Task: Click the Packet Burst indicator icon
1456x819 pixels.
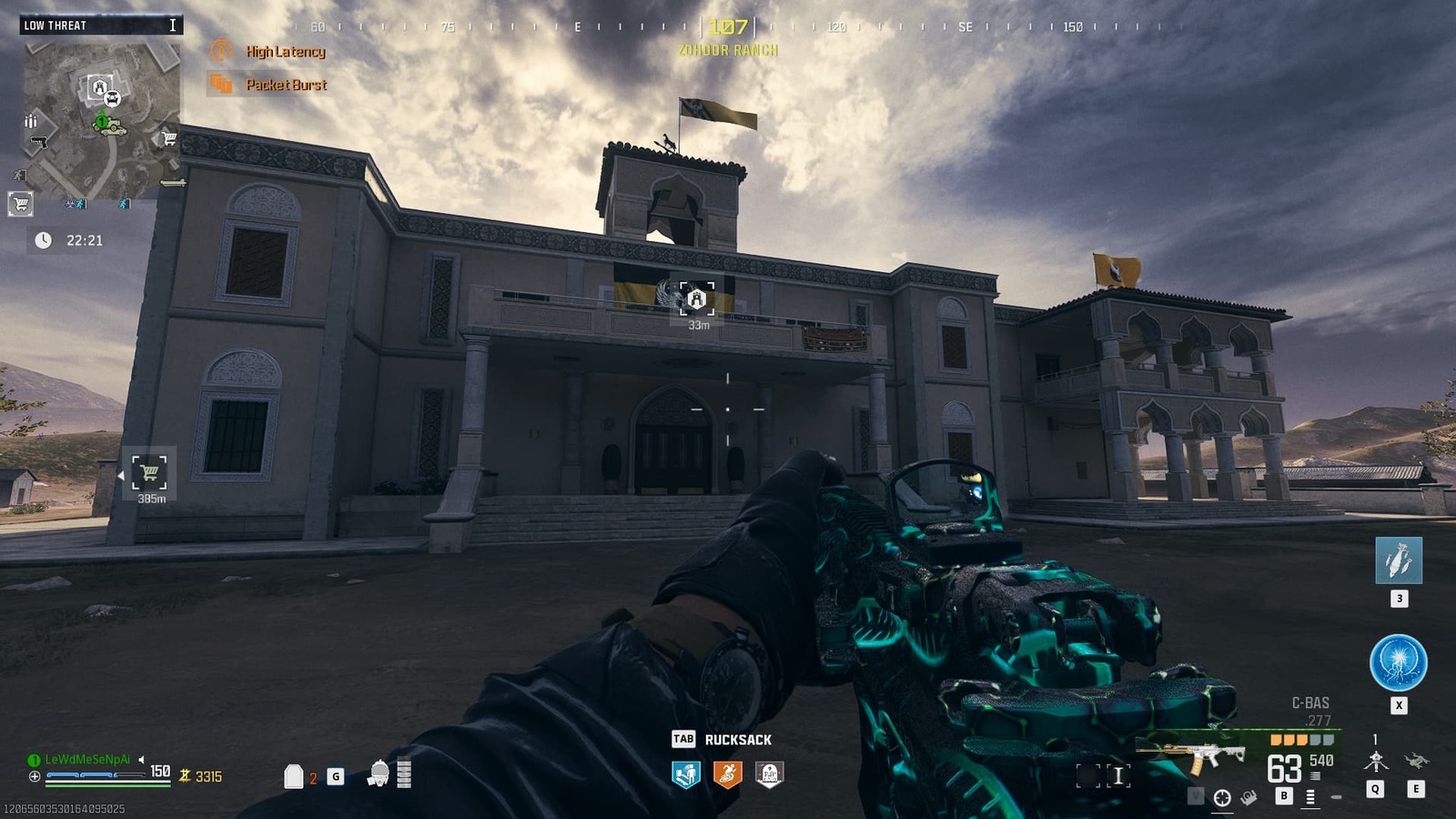Action: point(220,85)
